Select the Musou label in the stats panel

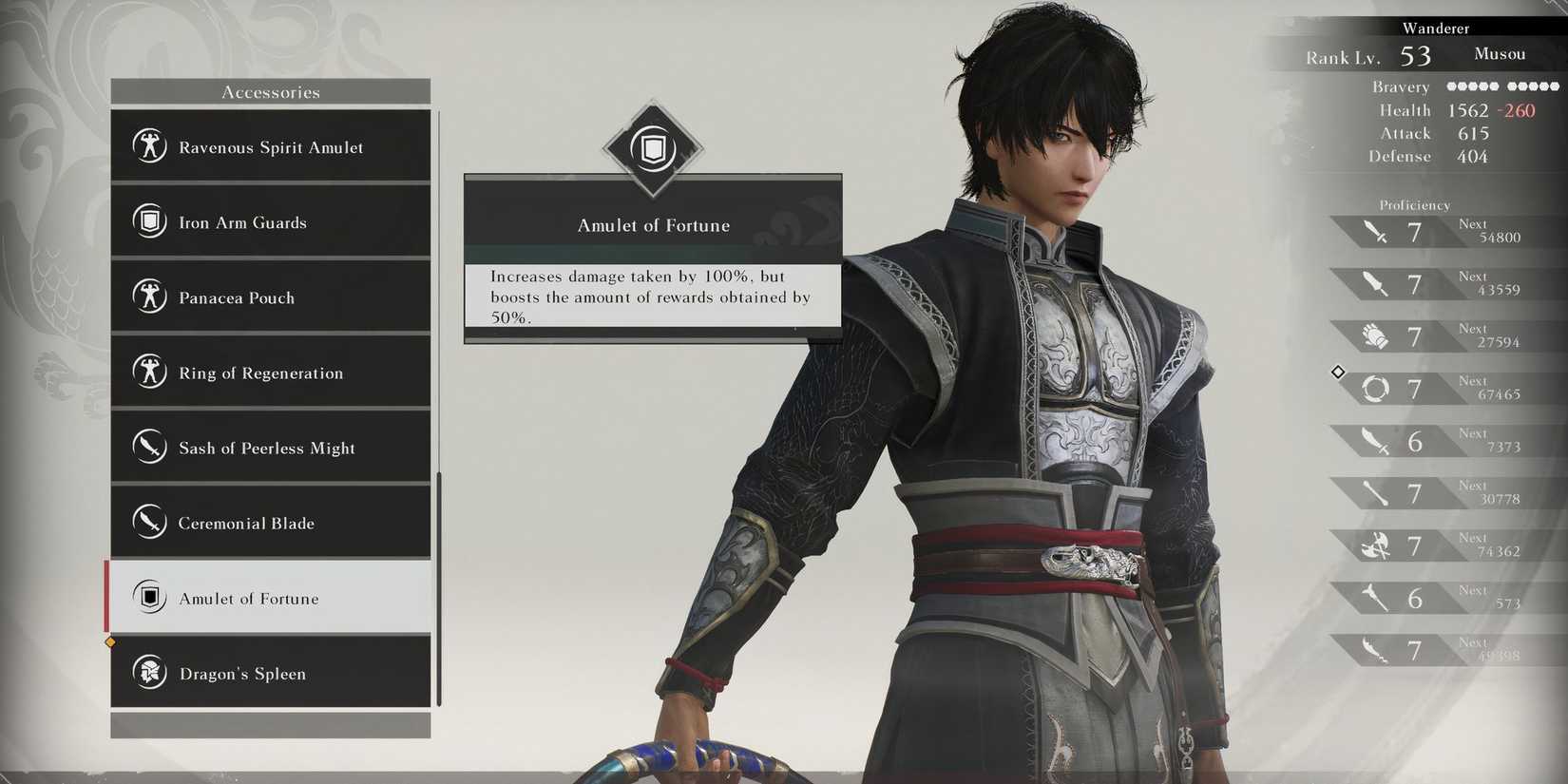(x=1500, y=54)
